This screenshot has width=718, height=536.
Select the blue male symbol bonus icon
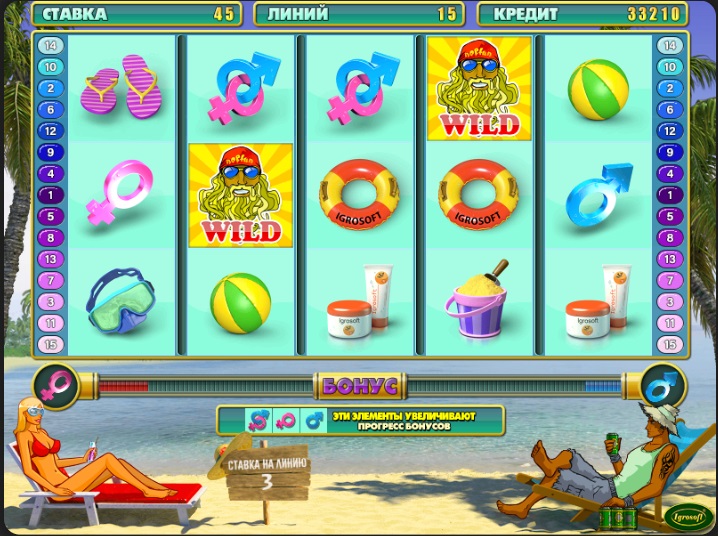point(661,384)
